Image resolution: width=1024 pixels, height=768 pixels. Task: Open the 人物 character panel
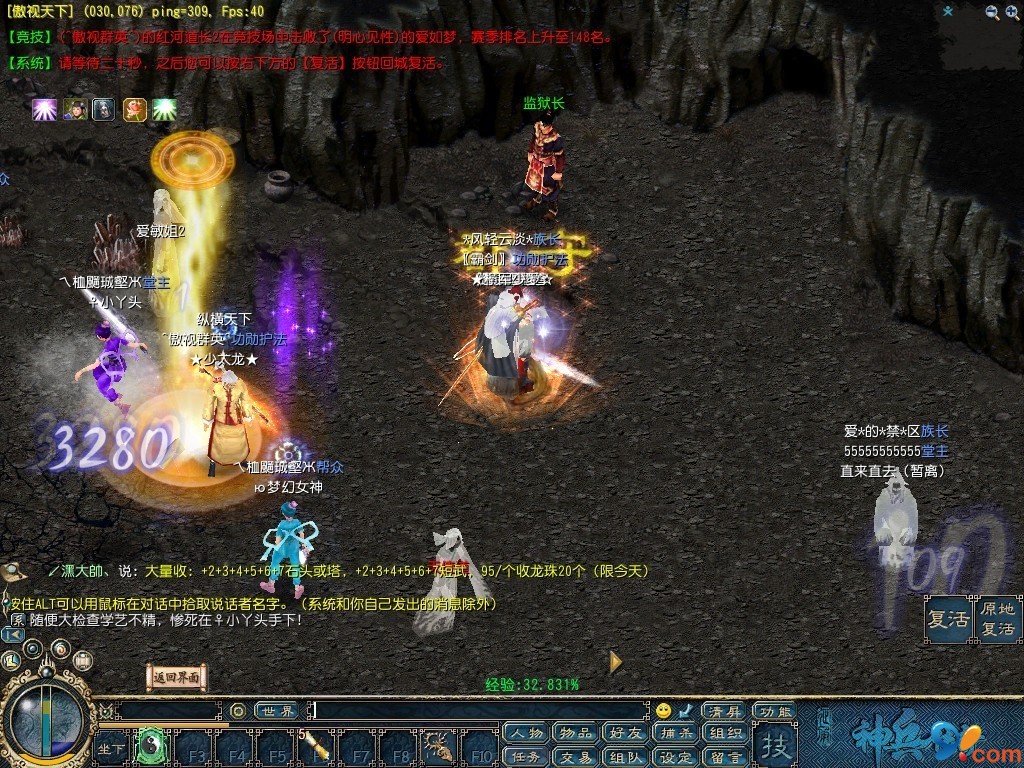coord(526,733)
